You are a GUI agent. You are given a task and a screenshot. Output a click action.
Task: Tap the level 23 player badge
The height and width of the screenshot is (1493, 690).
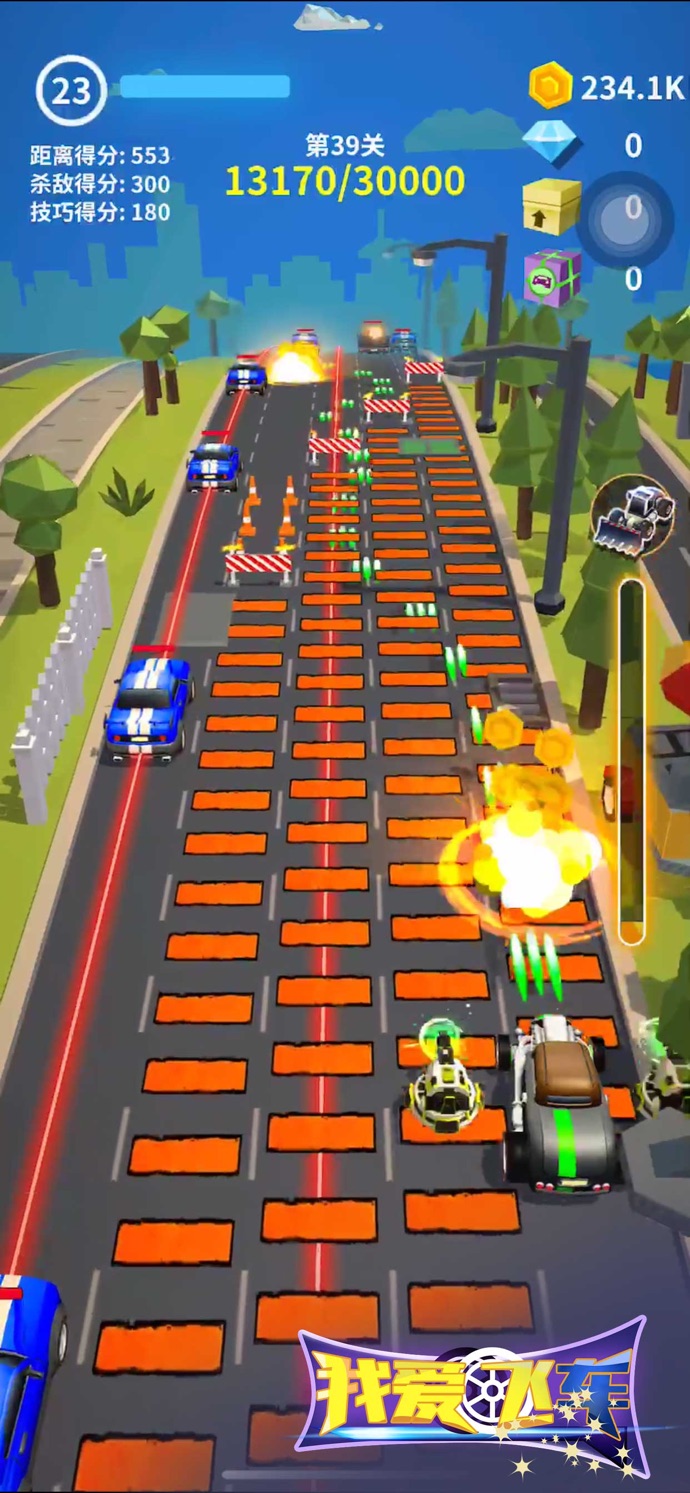point(71,91)
